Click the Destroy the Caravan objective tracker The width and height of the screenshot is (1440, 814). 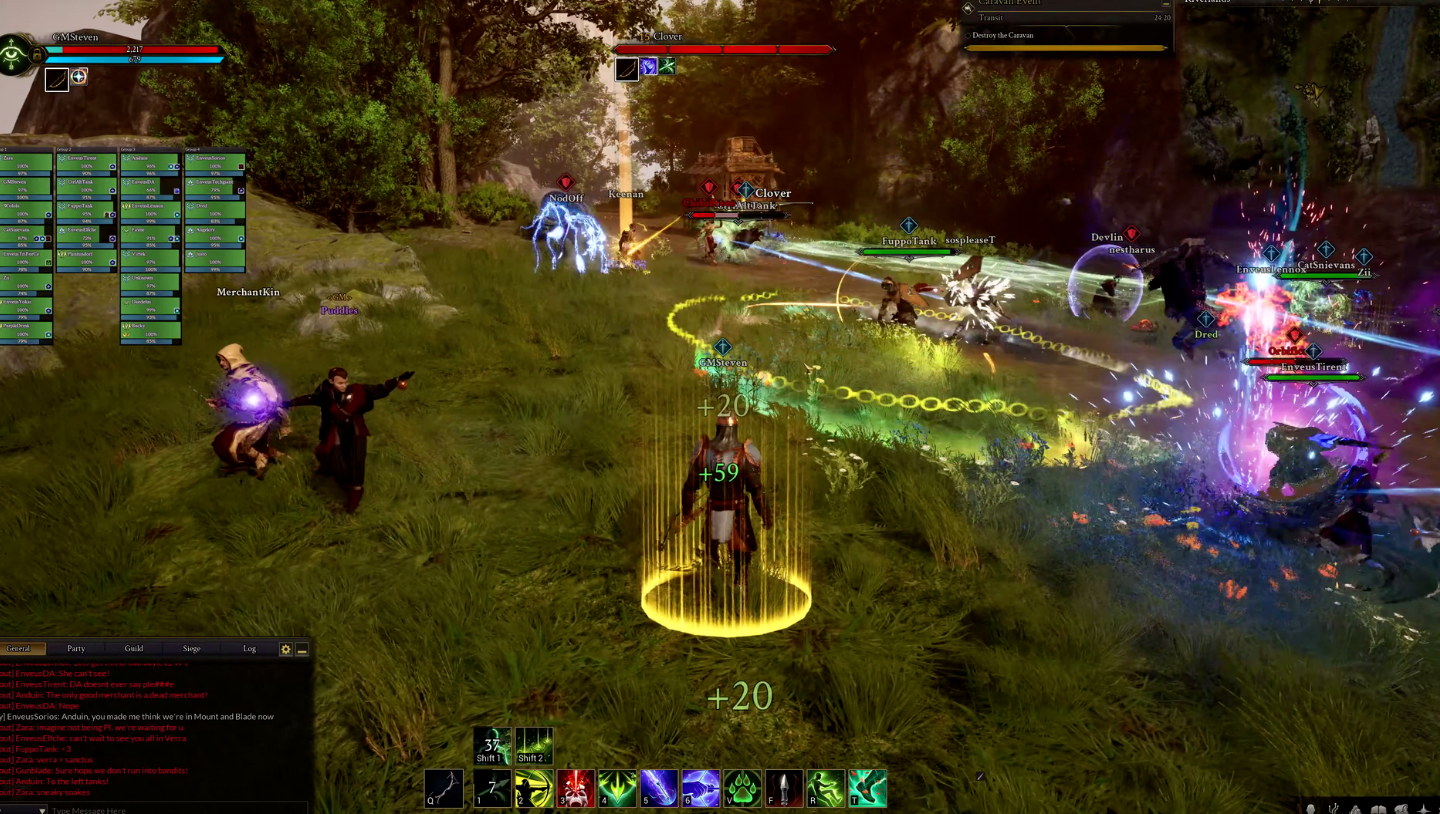click(1066, 36)
